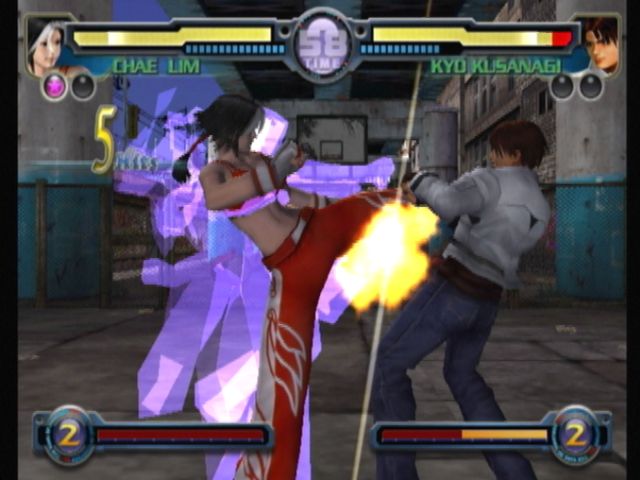Select Chae Lim's character portrait
Viewport: 640px width, 480px height.
(x=46, y=45)
